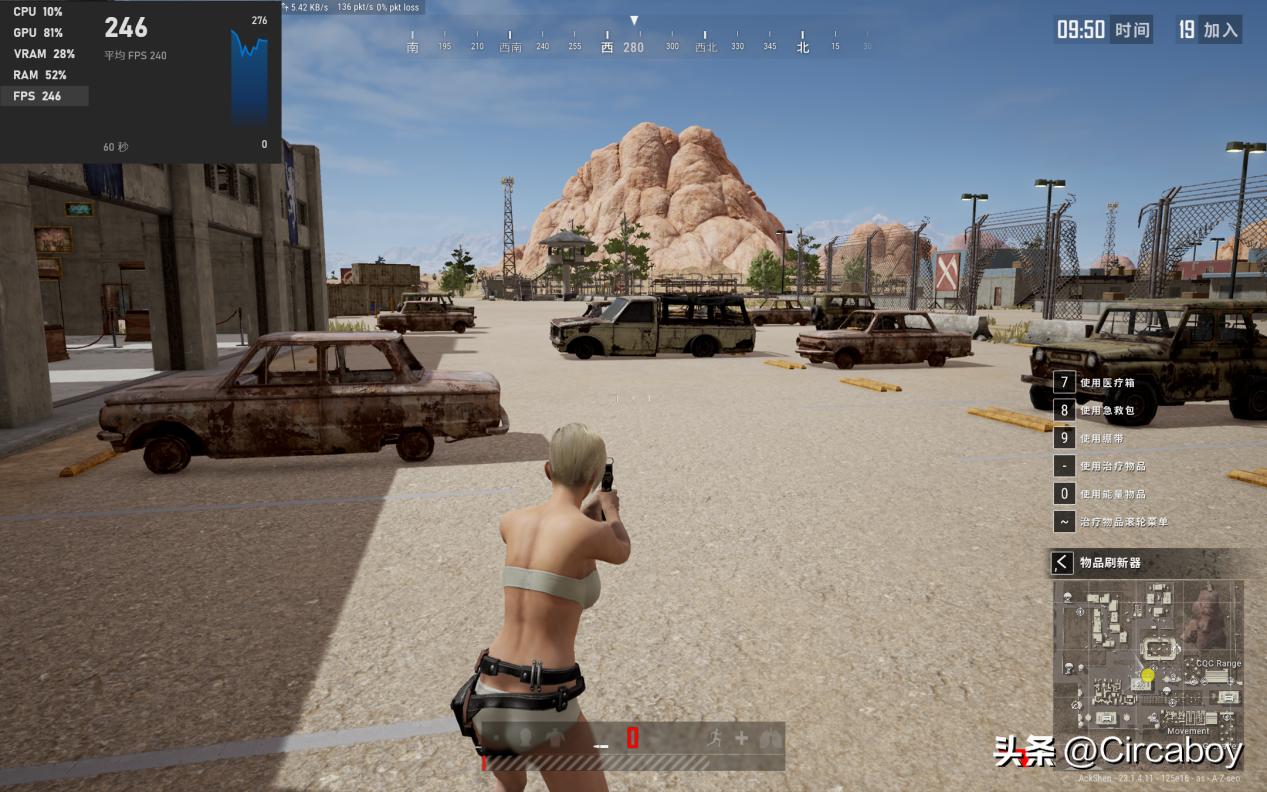Click the helmet equipment icon
This screenshot has width=1267, height=792.
pos(525,738)
